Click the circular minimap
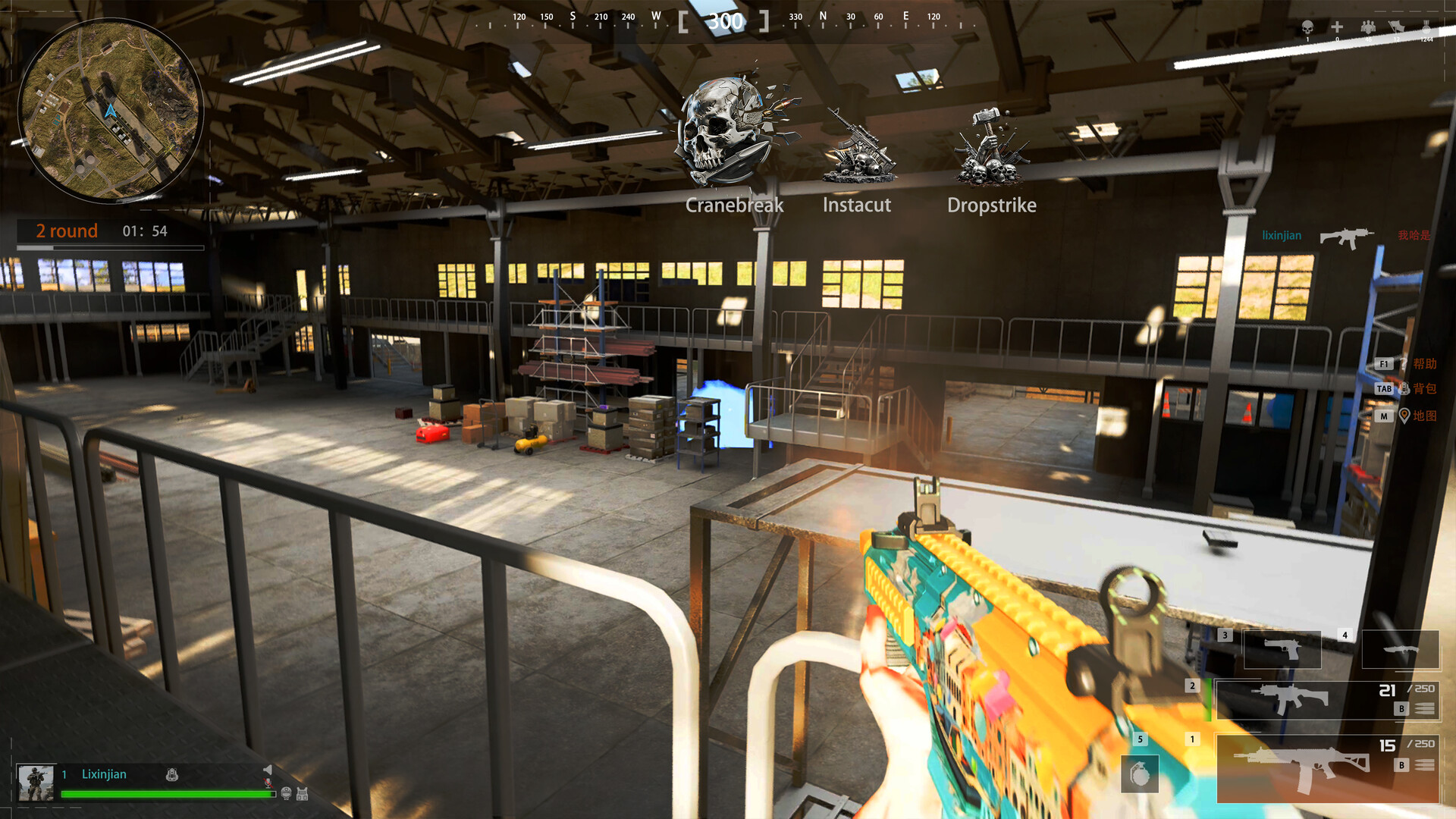1456x819 pixels. (x=111, y=111)
